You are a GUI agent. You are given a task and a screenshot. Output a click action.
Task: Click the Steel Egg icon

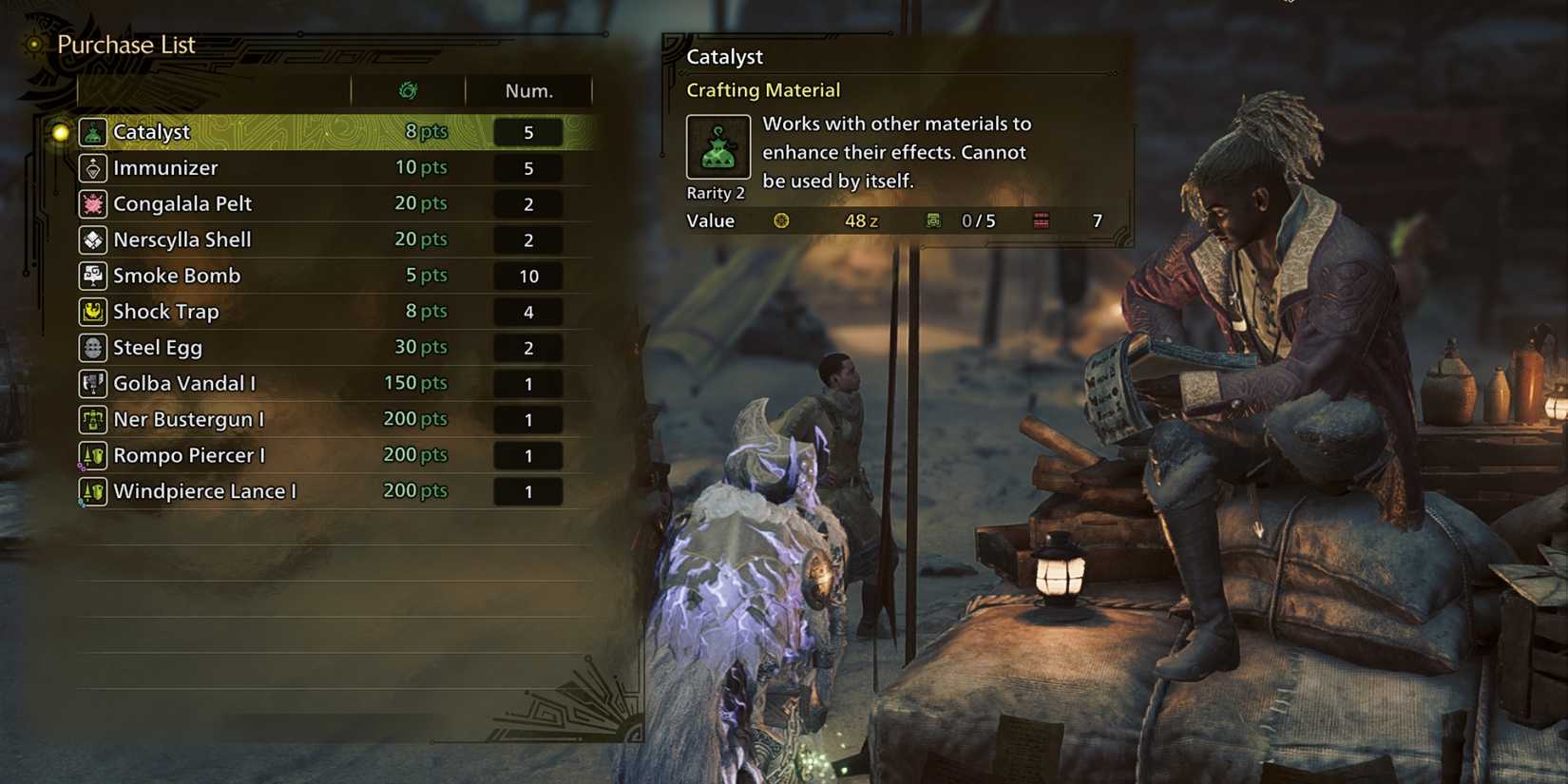(x=92, y=348)
